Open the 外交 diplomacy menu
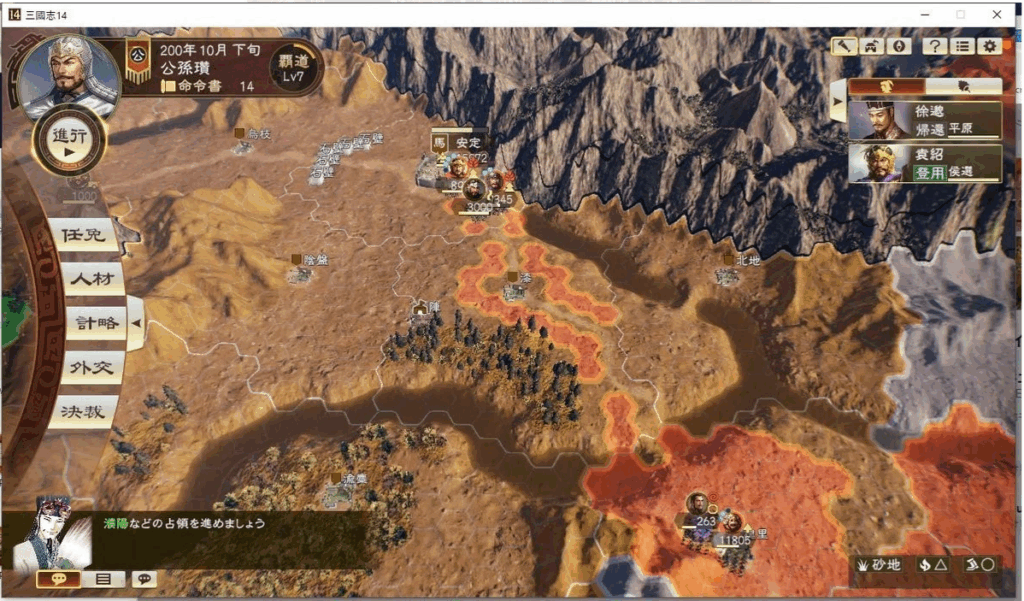 90,367
